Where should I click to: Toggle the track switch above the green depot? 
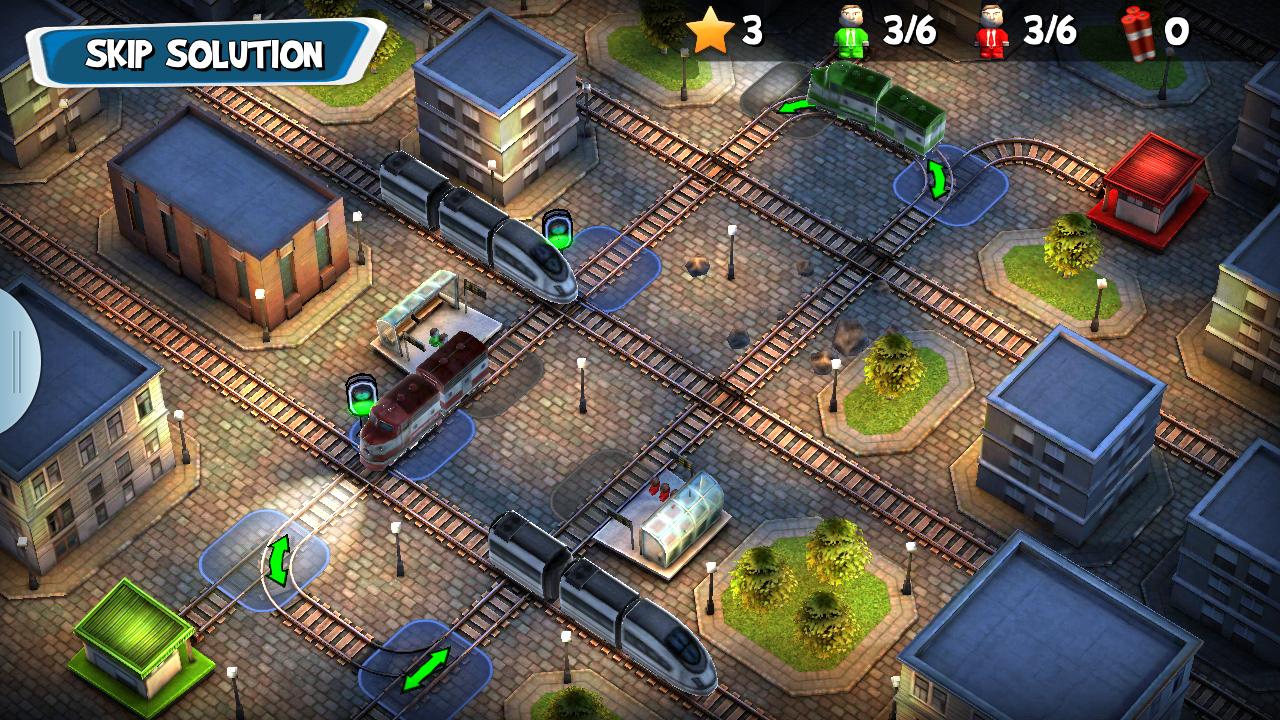(x=278, y=558)
